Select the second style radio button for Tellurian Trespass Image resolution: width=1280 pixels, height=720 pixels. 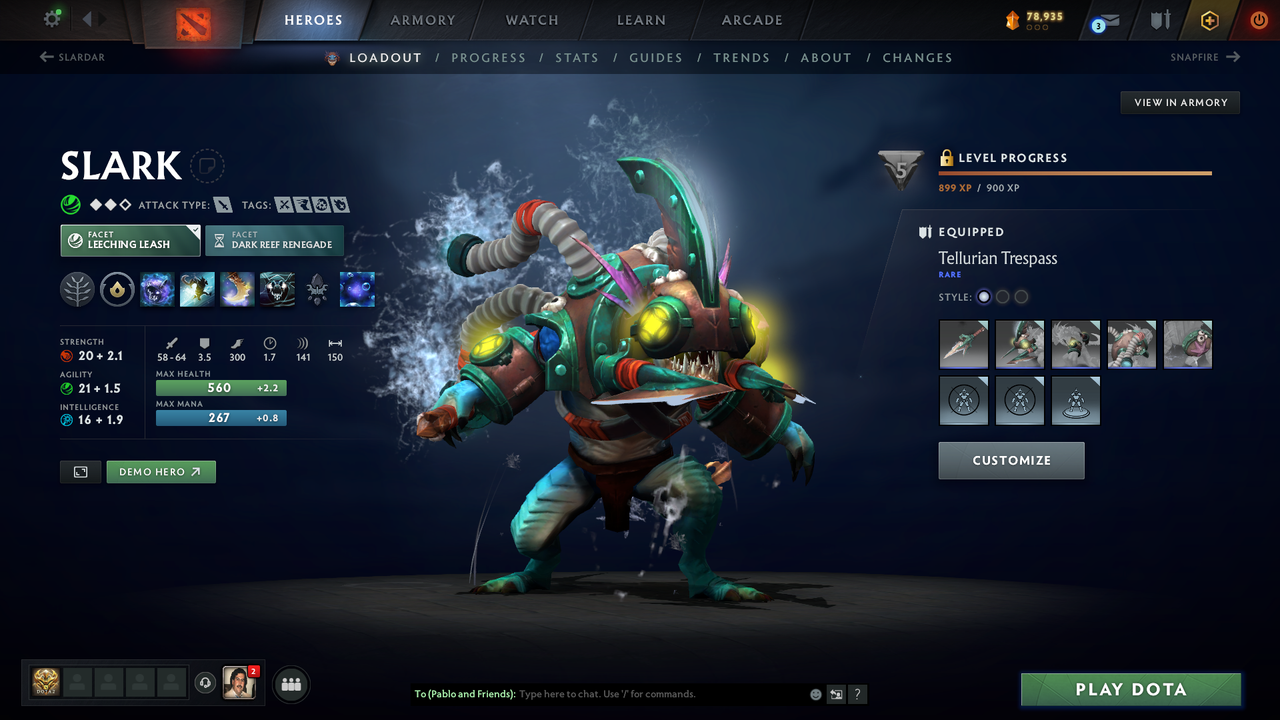(x=1002, y=296)
